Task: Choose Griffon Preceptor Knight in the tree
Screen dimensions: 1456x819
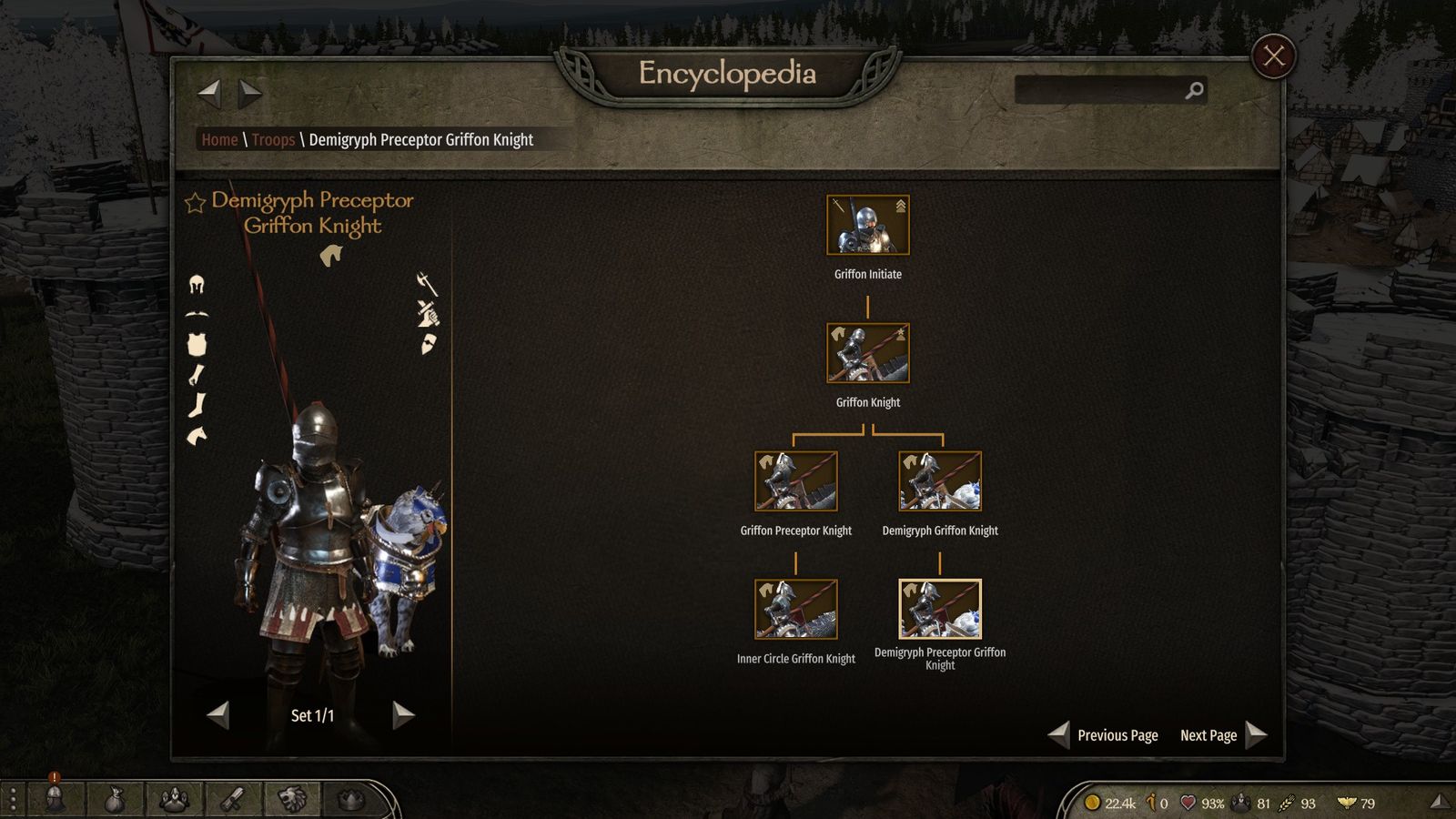Action: point(795,482)
